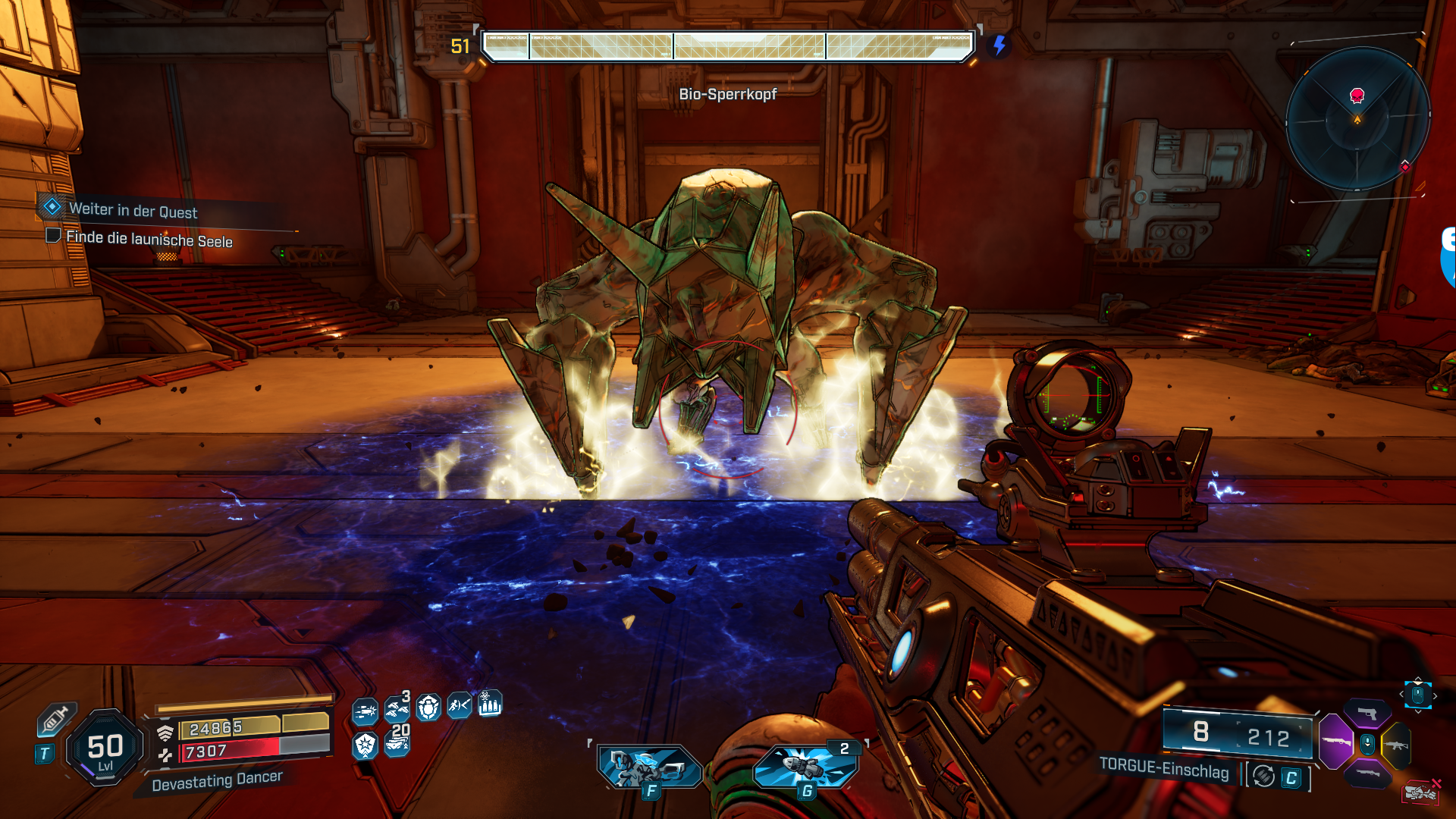Click the red crossed-out vehicle icon
This screenshot has width=1456, height=819.
click(1421, 792)
